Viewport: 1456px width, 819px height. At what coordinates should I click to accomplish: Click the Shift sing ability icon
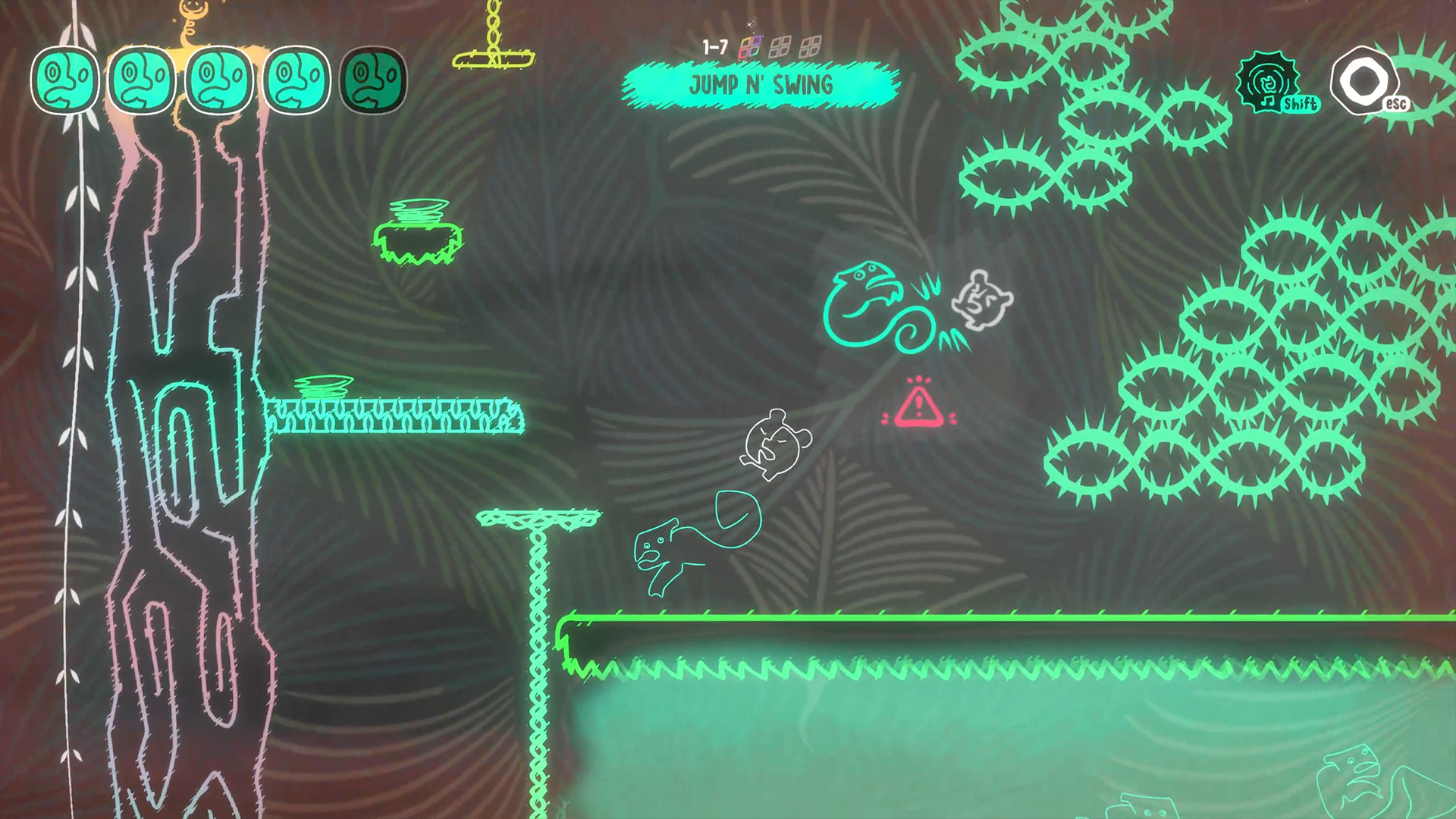[x=1269, y=82]
